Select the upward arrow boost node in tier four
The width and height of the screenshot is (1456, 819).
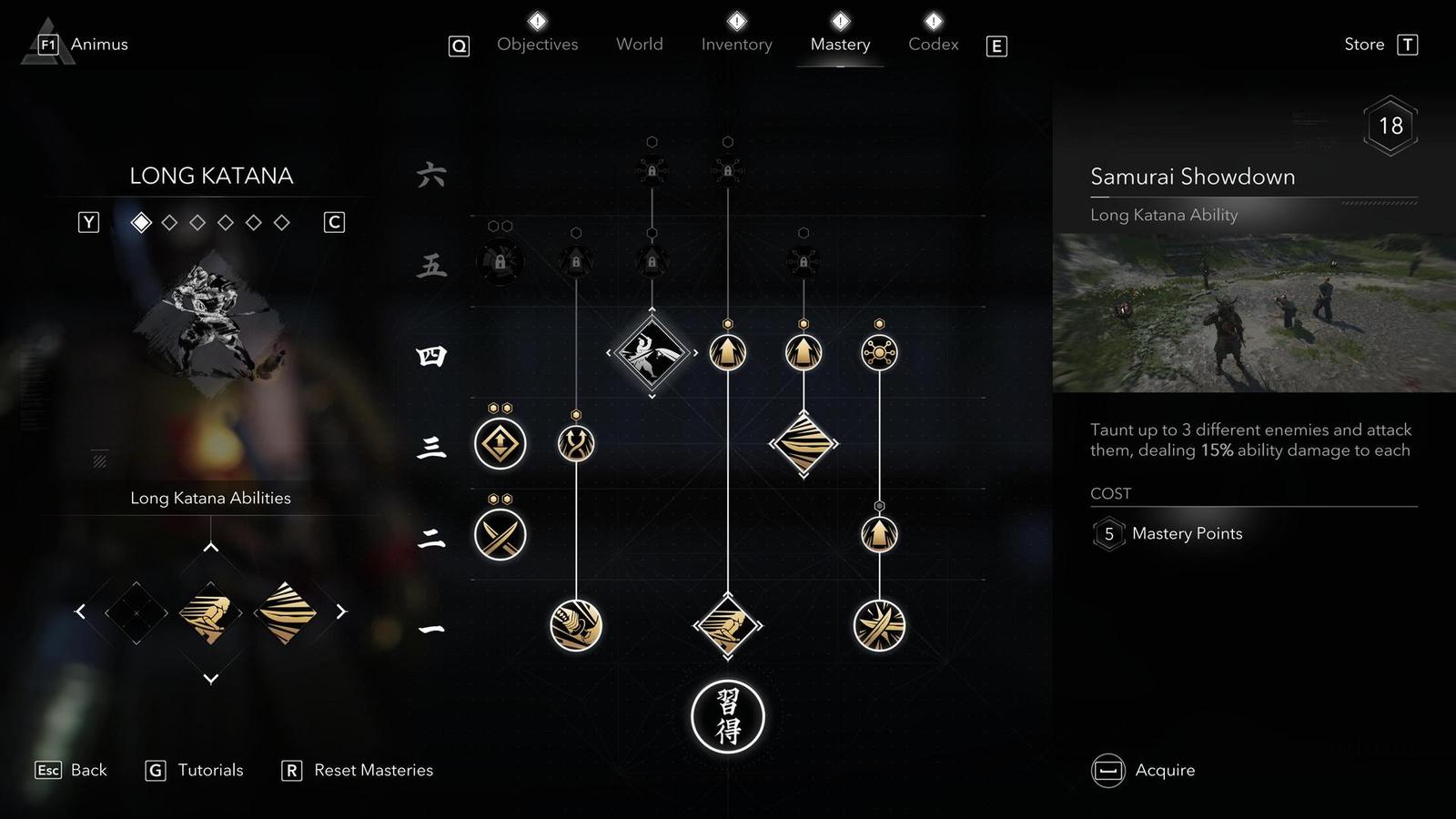pyautogui.click(x=728, y=350)
